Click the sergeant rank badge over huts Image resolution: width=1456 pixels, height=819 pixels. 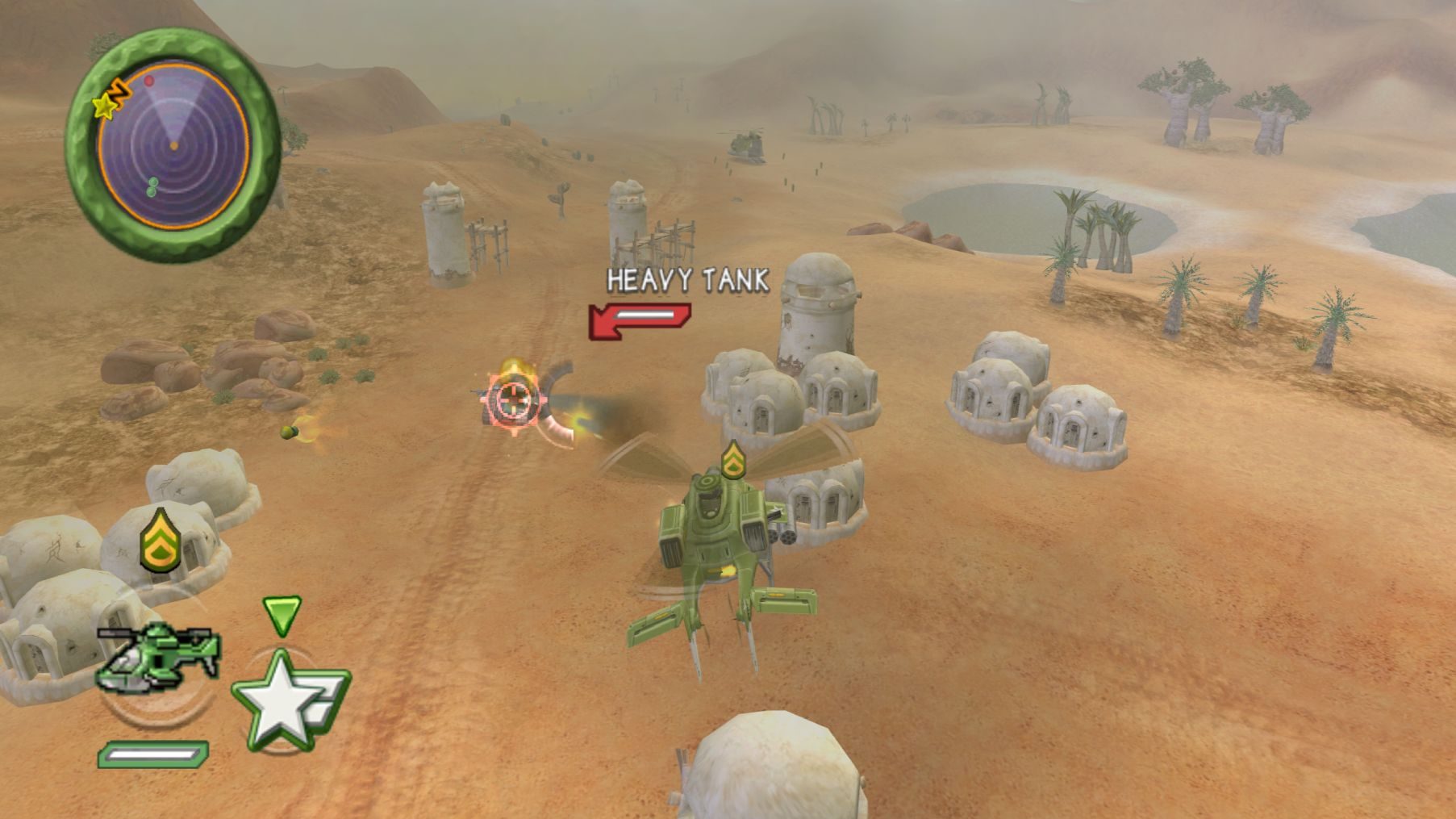tap(159, 541)
